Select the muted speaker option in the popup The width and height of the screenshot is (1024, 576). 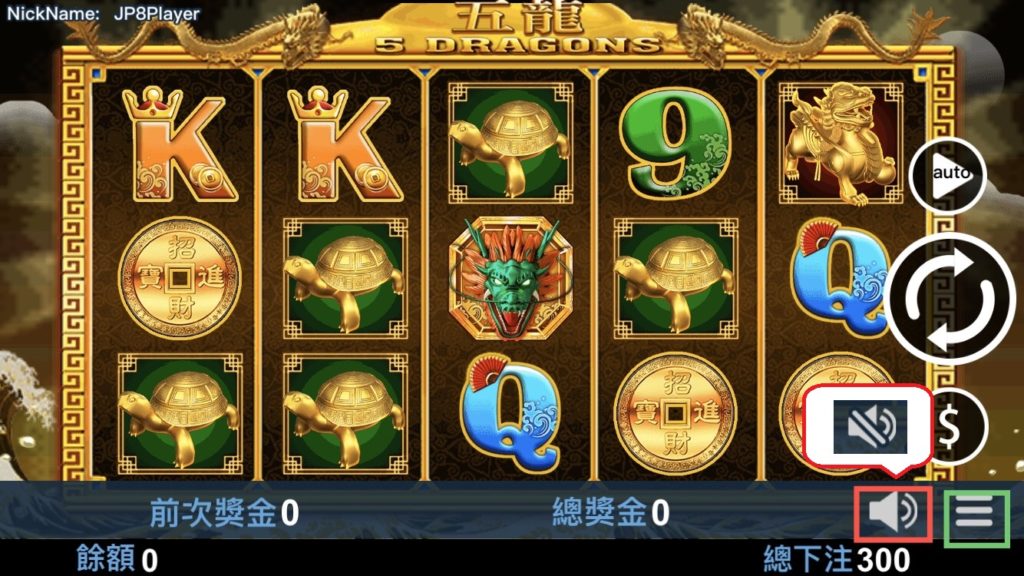867,425
